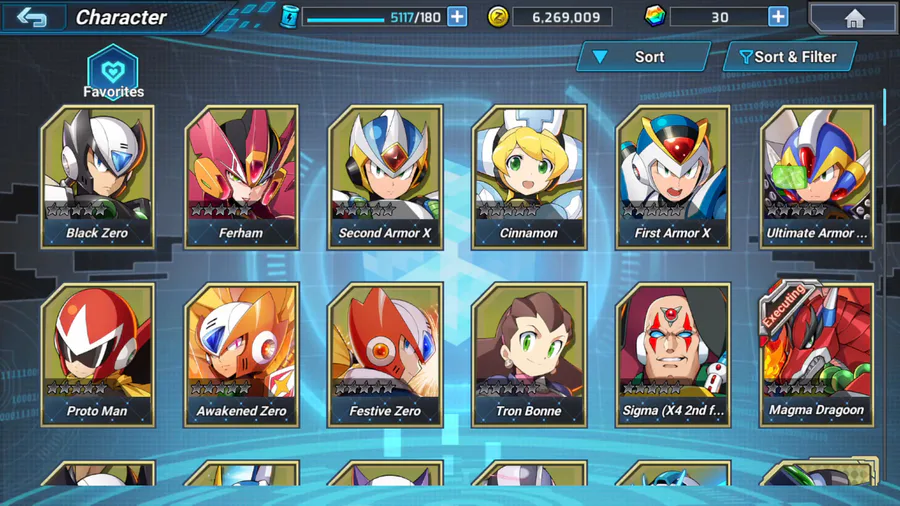Pick Tron Bonne from the roster
The width and height of the screenshot is (900, 506).
pyautogui.click(x=529, y=353)
